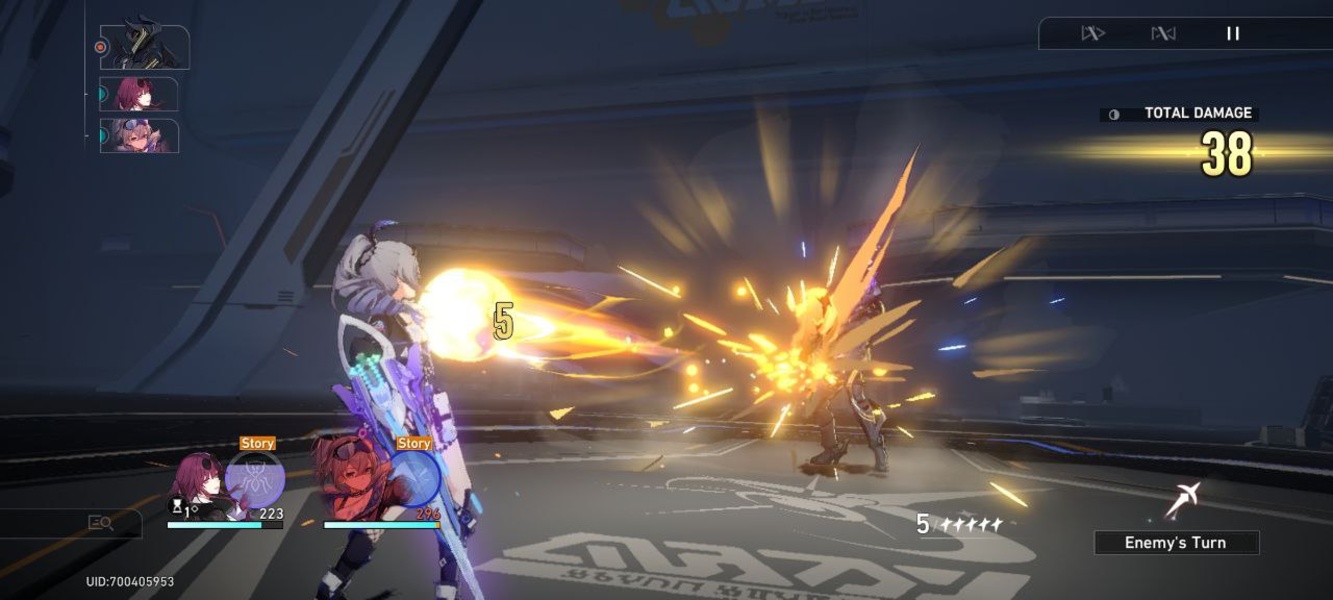Inspect the silver-haired character in turn order

pyautogui.click(x=140, y=136)
